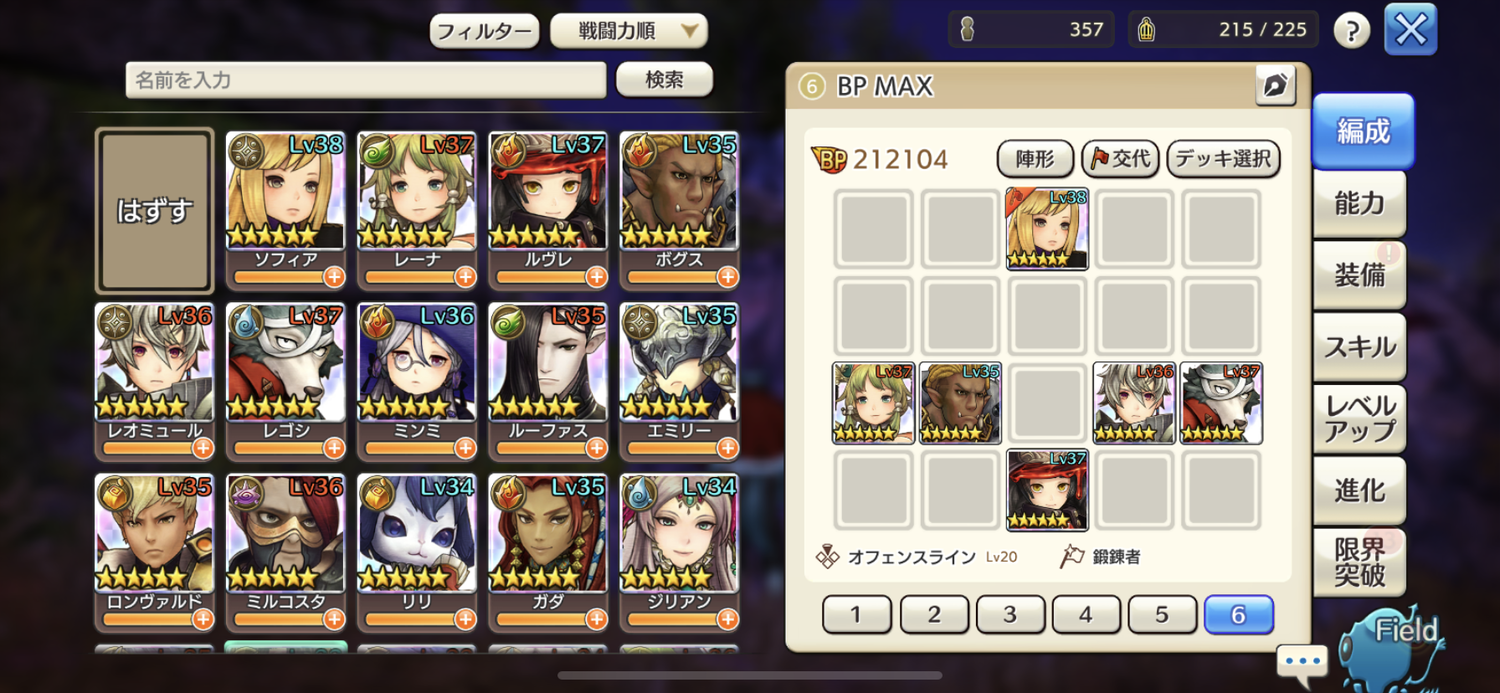Go to the レベルアップ level up tab
This screenshot has width=1500, height=693.
pyautogui.click(x=1359, y=419)
